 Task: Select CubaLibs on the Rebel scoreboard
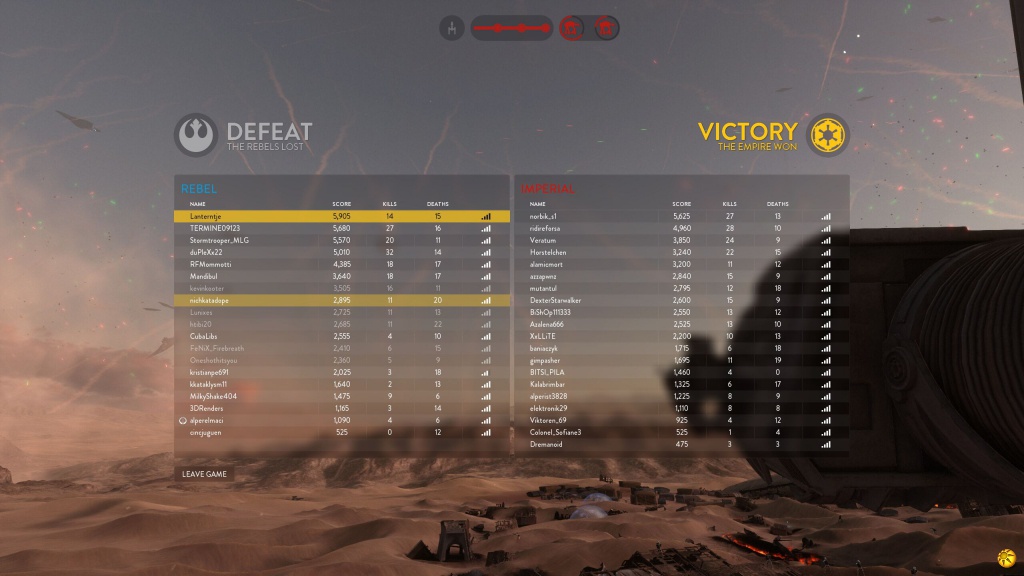coord(341,336)
